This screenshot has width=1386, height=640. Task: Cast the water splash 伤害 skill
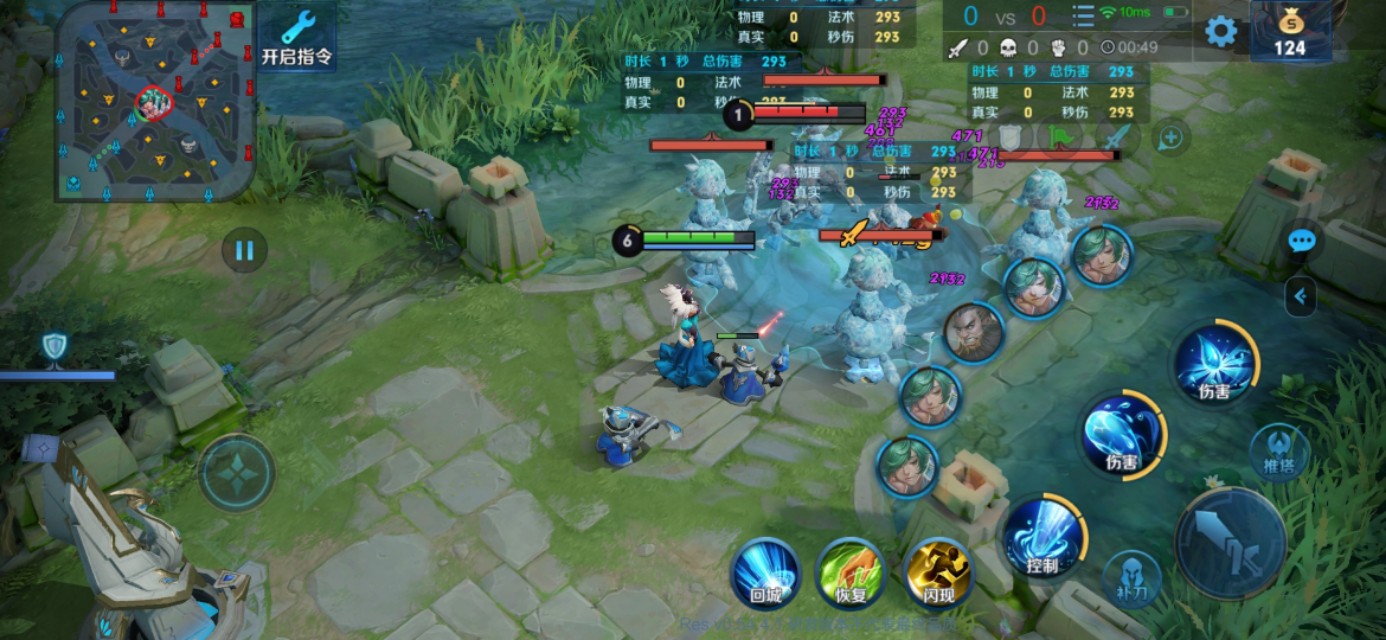click(1122, 434)
